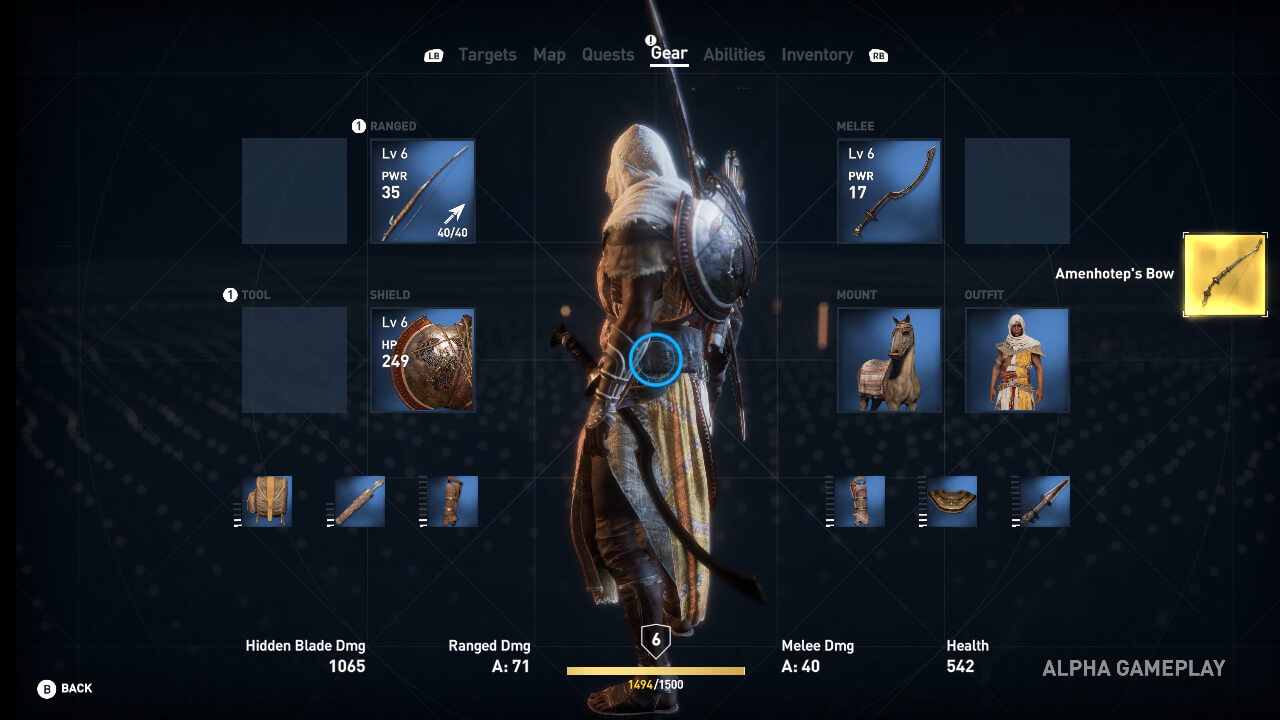Viewport: 1280px width, 720px height.
Task: Pick the bracer icon beside the quiver
Action: (x=453, y=501)
